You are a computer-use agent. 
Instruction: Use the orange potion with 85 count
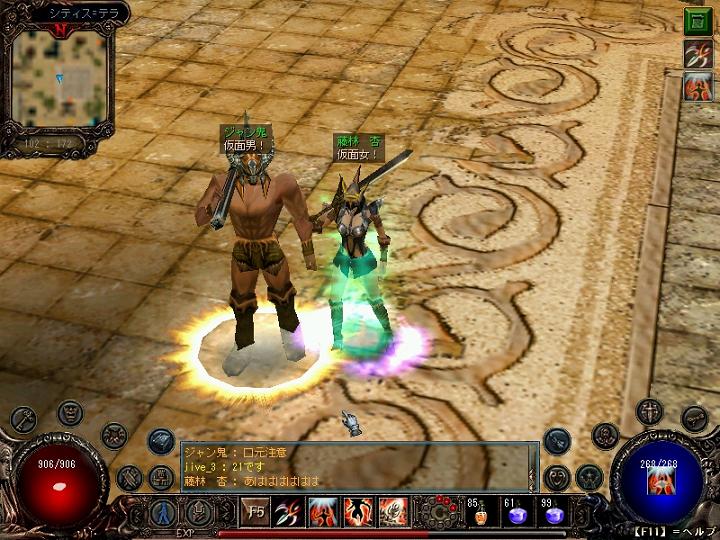pos(478,513)
